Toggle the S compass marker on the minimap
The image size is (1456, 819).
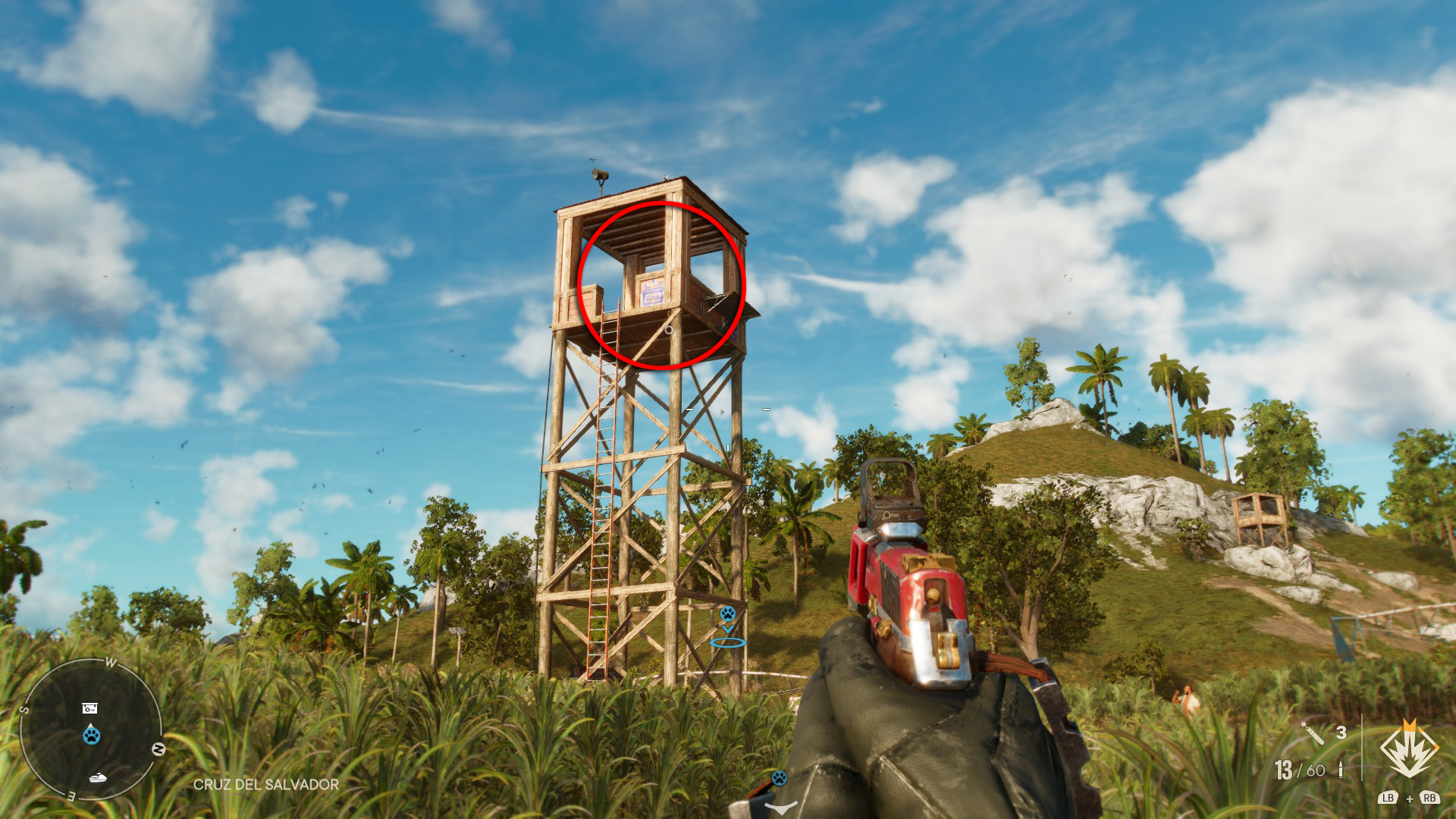(24, 708)
